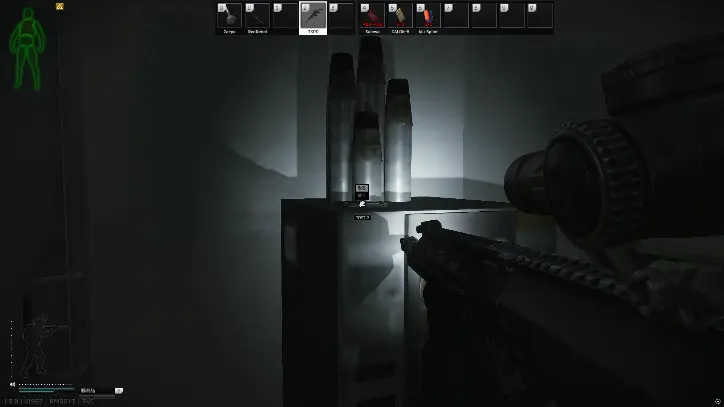The width and height of the screenshot is (724, 407).
Task: Select the highlighted rifle hotbar slot
Action: pyautogui.click(x=313, y=17)
